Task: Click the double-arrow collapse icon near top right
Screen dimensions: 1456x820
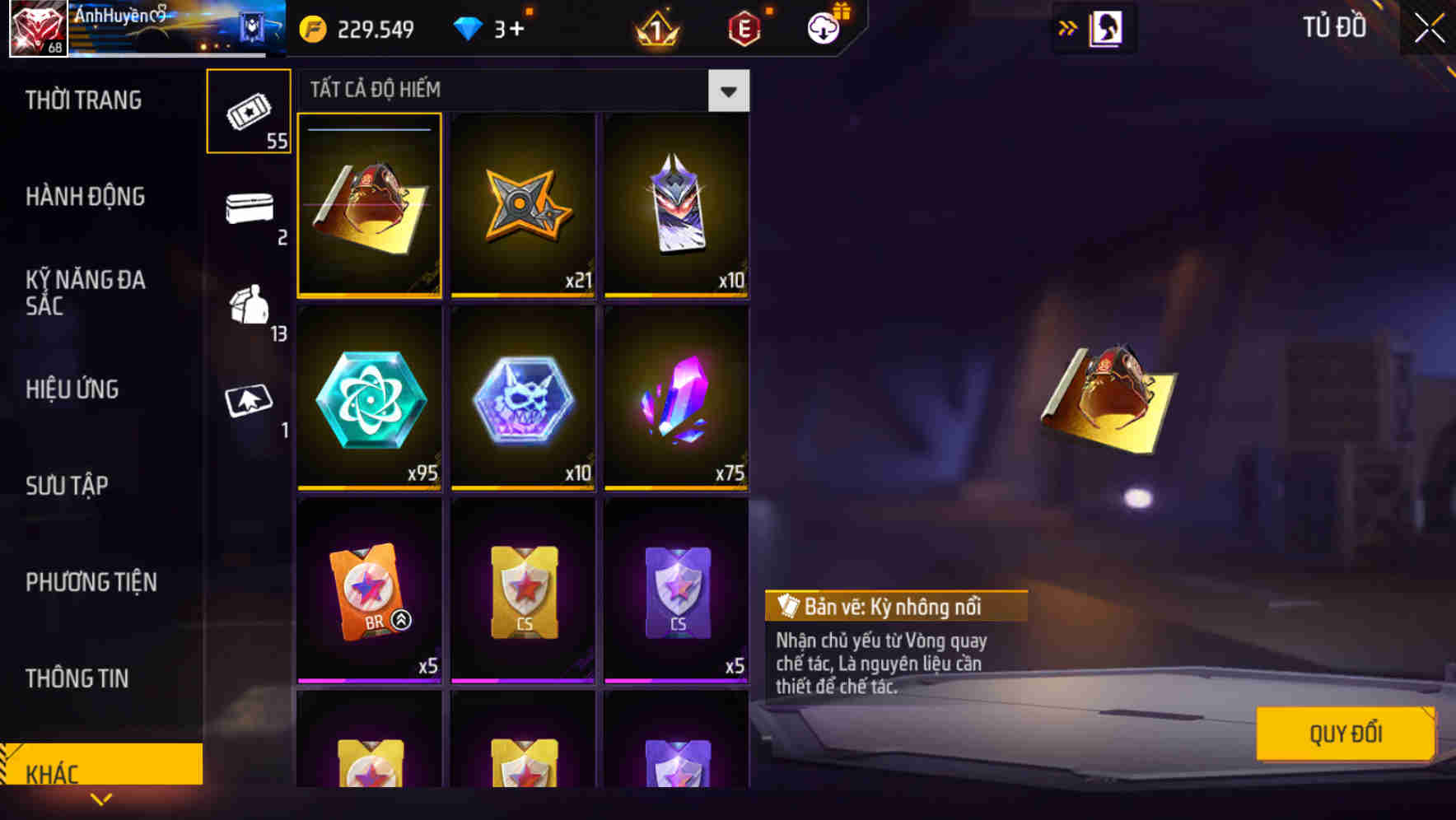Action: point(1067,27)
